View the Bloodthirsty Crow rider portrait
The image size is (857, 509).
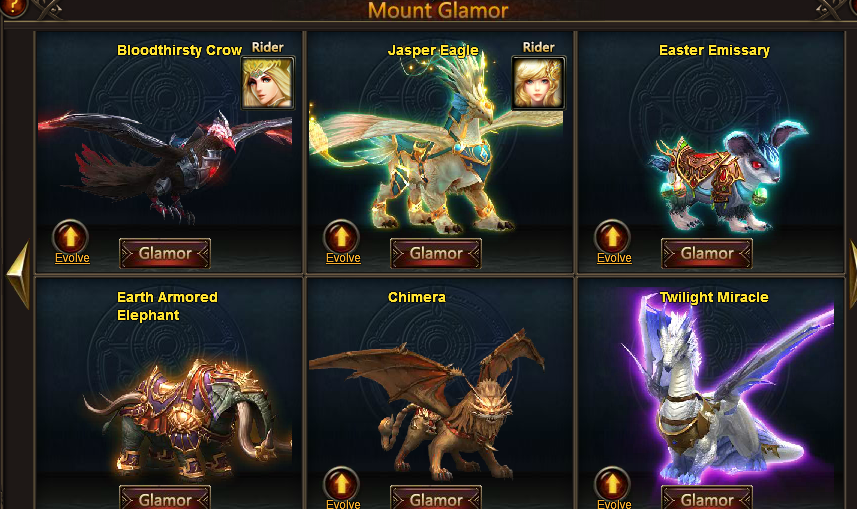[268, 83]
